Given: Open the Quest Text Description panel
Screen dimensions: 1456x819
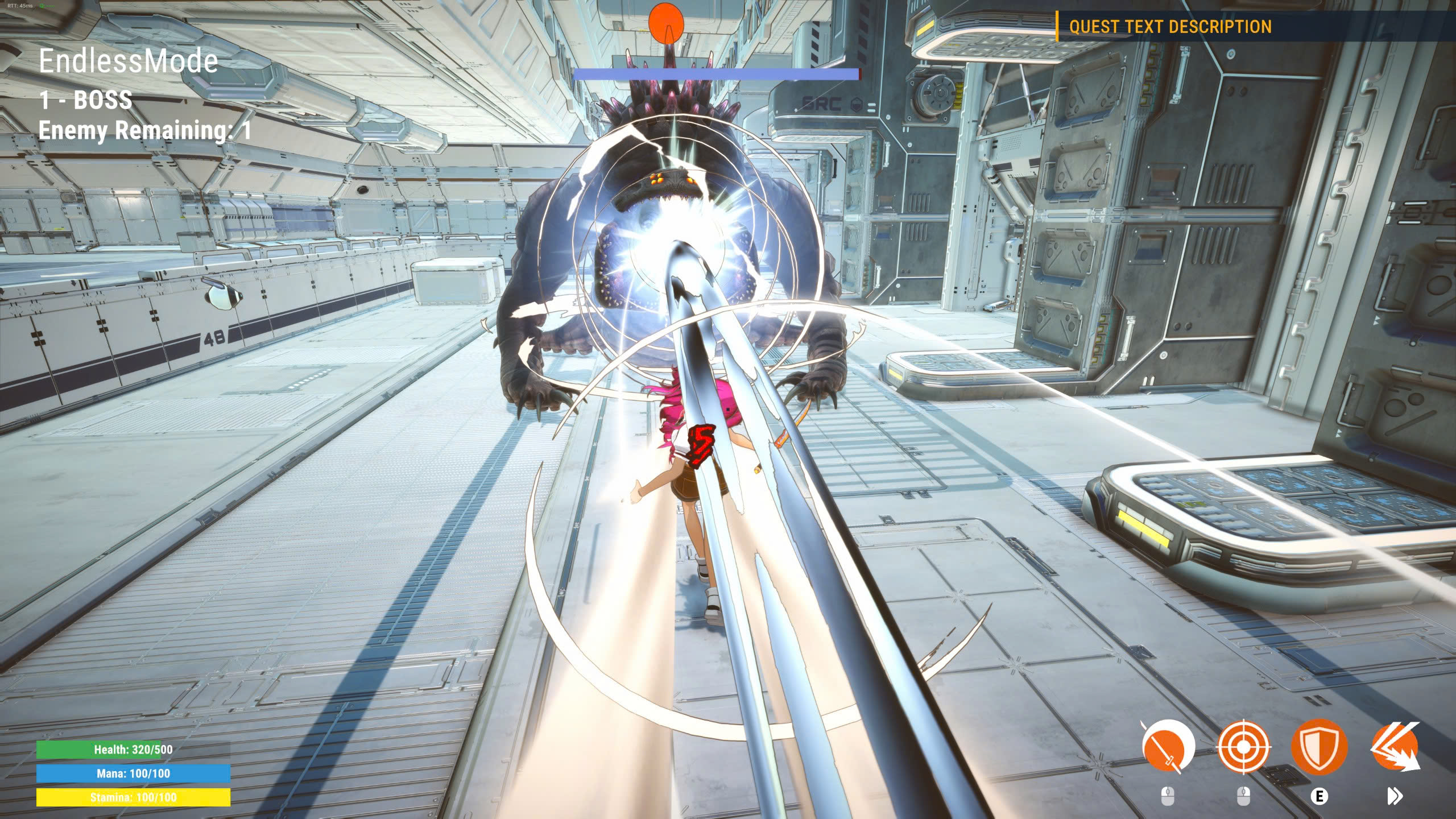Looking at the screenshot, I should tap(1170, 27).
